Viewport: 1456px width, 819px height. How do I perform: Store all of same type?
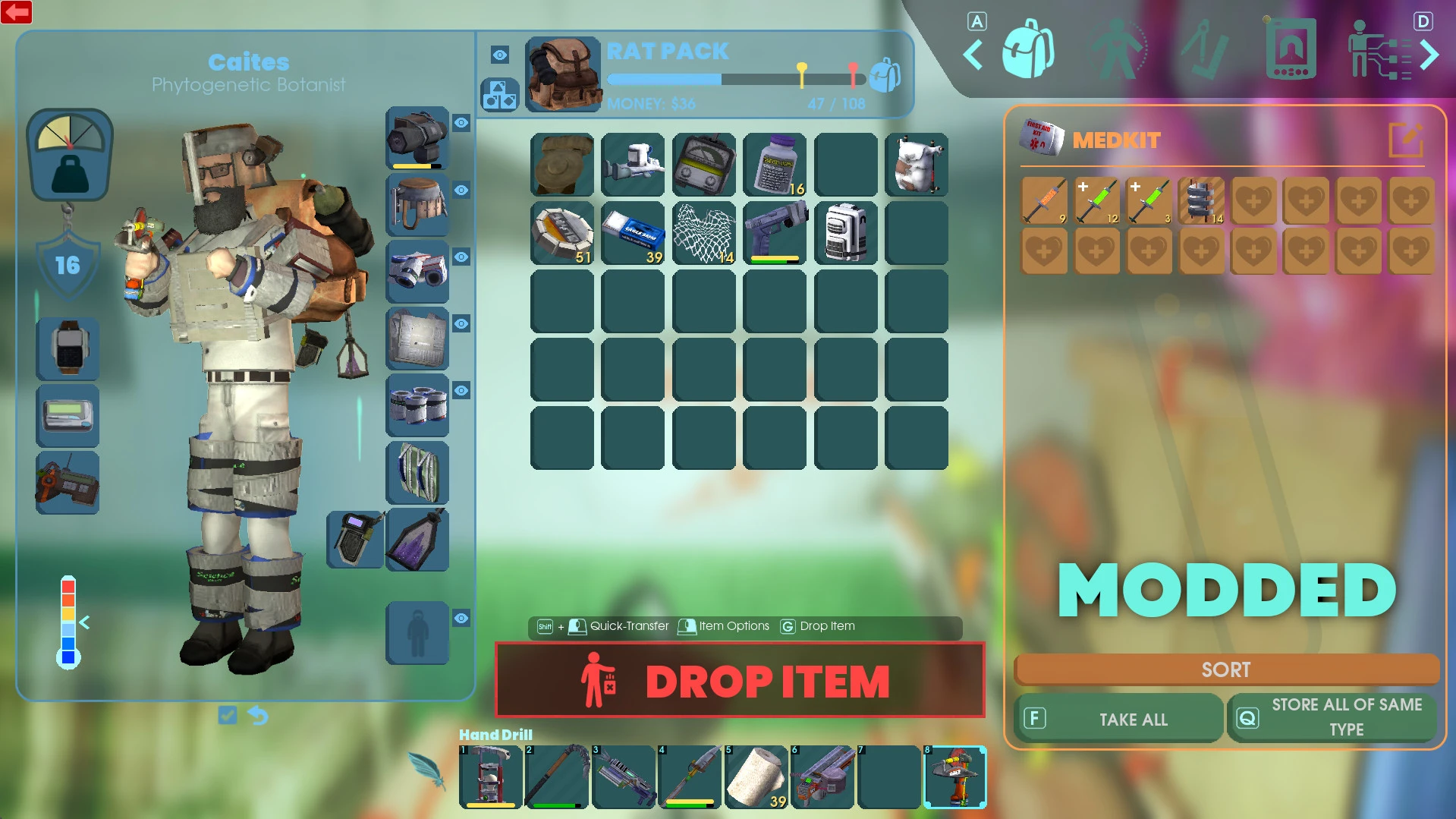click(x=1332, y=717)
